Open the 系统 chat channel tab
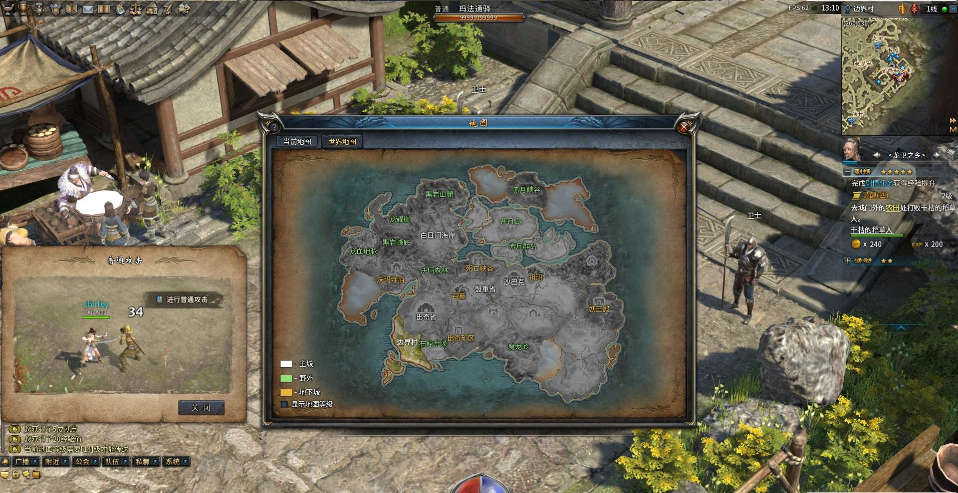The height and width of the screenshot is (493, 958). pos(173,462)
